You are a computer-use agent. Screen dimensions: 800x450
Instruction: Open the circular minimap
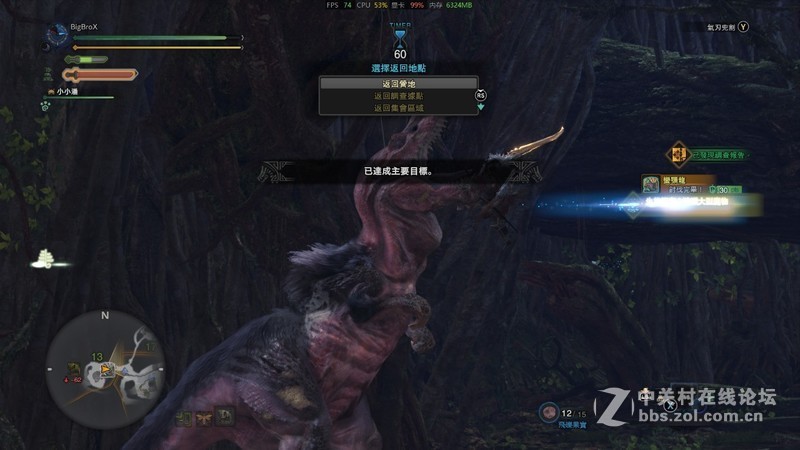point(104,362)
